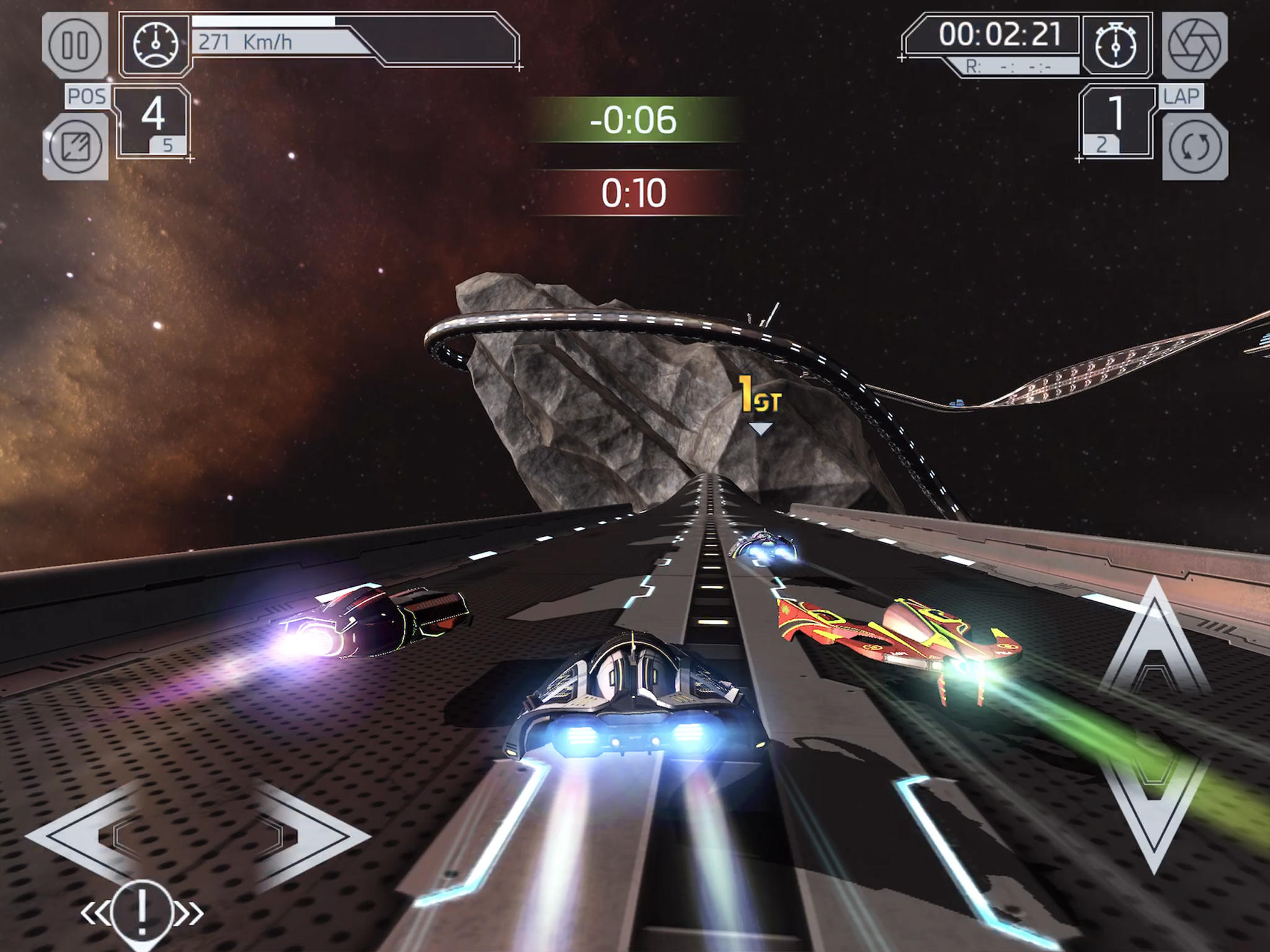This screenshot has height=952, width=1270.
Task: Select the POS label tab
Action: (x=87, y=95)
